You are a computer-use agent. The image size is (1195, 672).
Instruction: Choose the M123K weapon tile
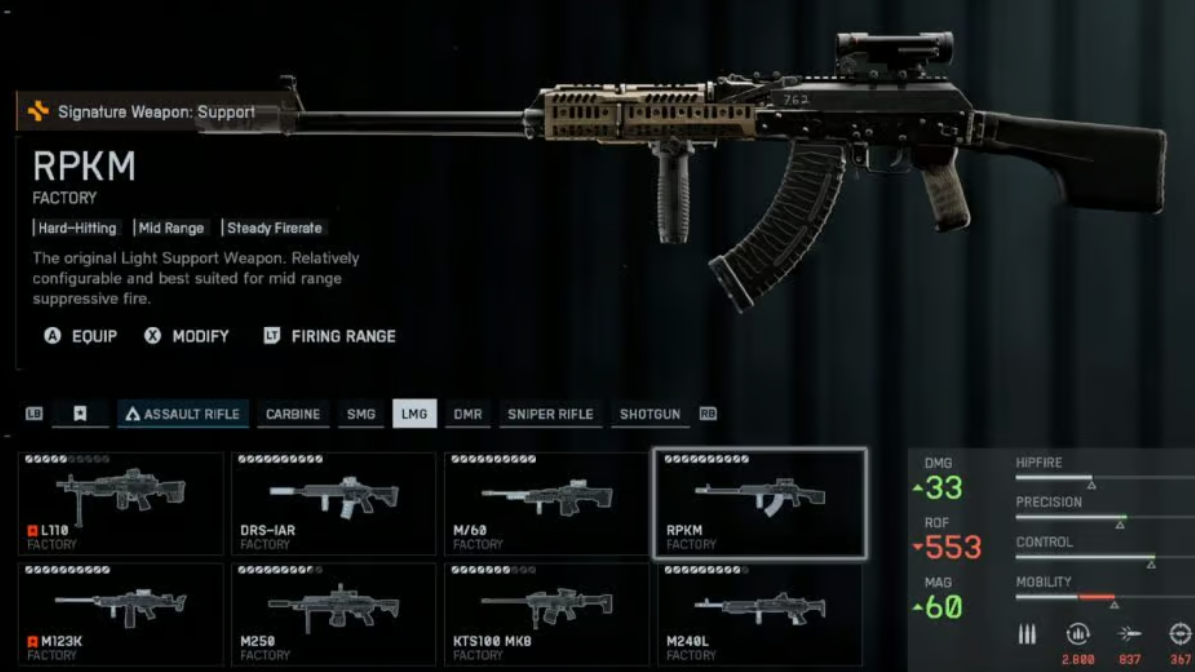[x=121, y=614]
